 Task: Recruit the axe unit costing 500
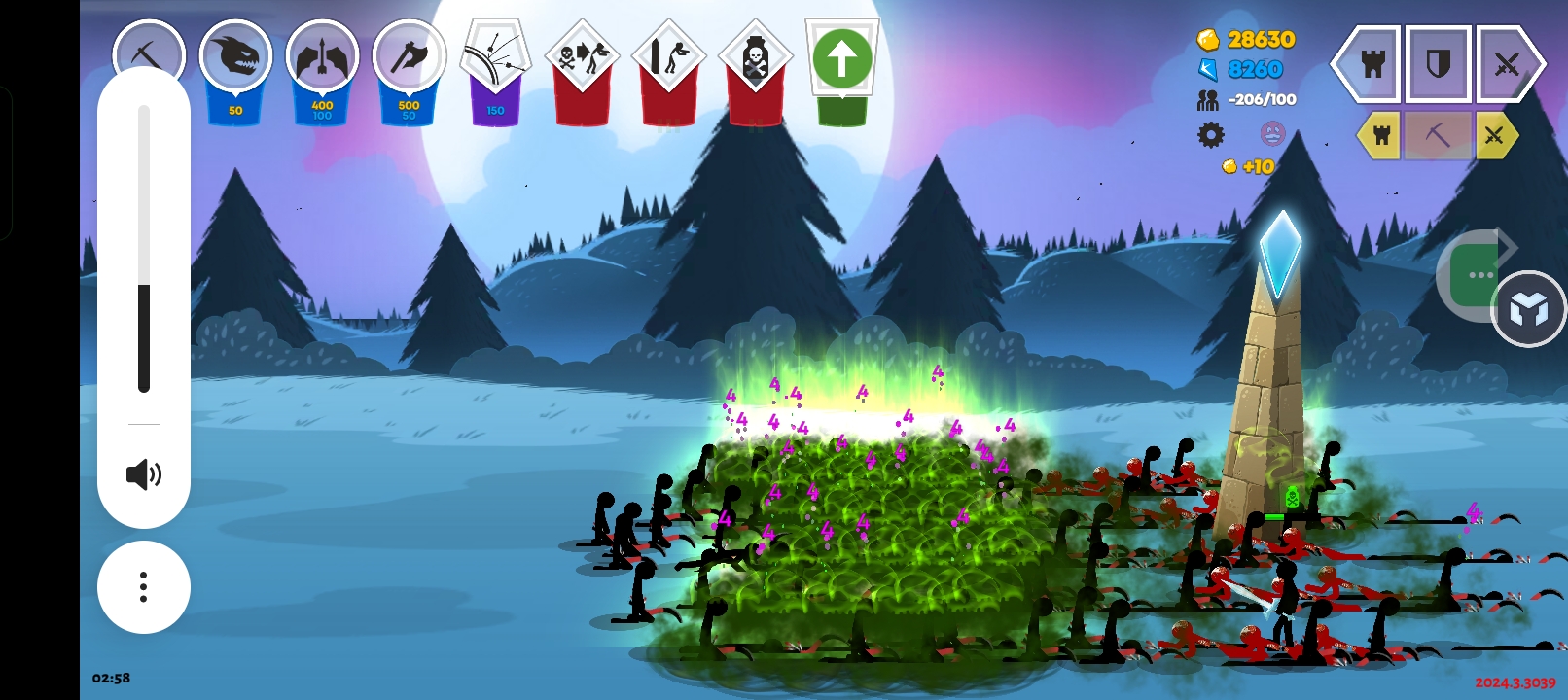(409, 58)
